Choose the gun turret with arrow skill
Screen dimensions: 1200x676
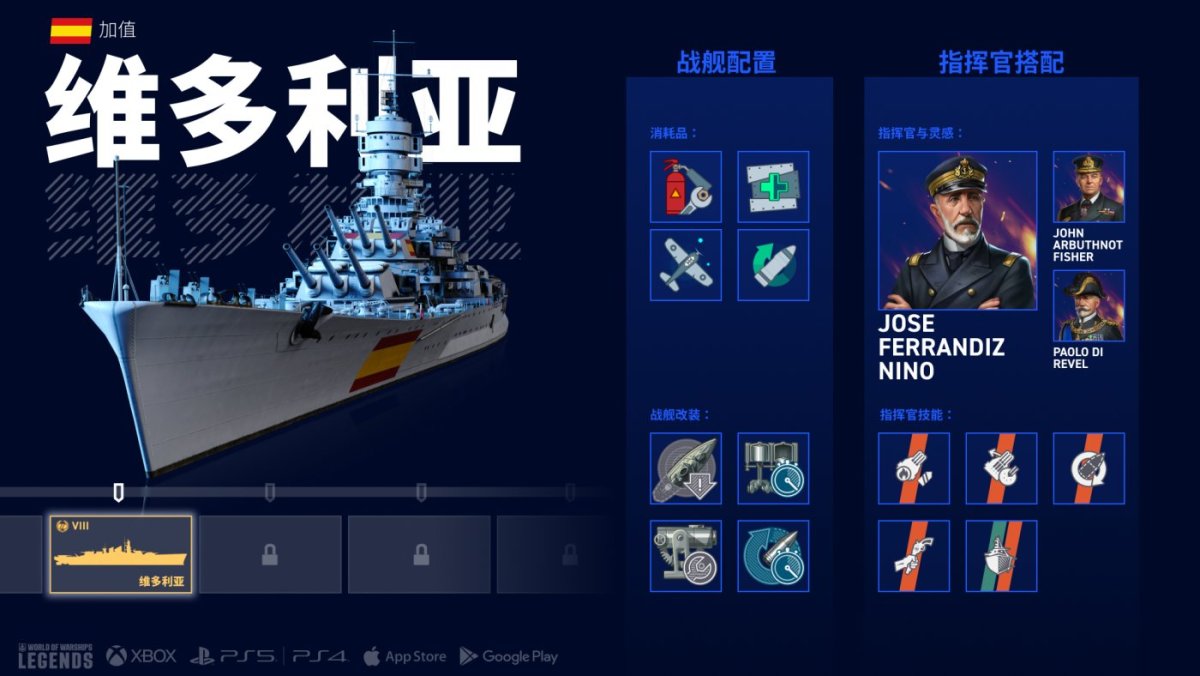1001,468
